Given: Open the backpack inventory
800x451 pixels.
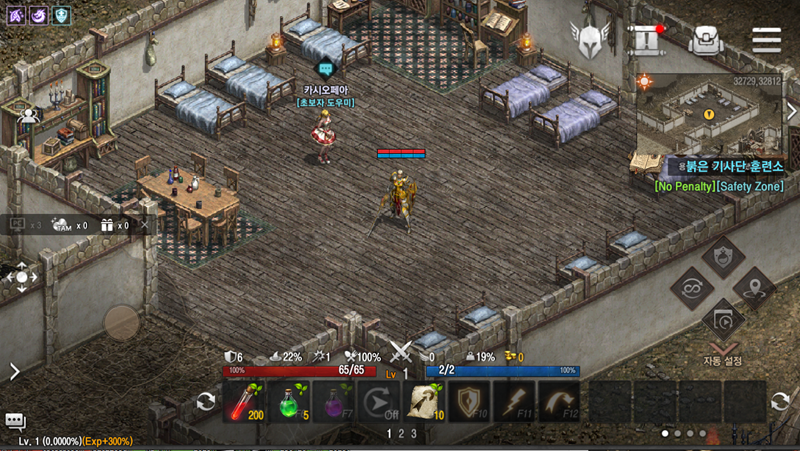Looking at the screenshot, I should click(x=706, y=40).
